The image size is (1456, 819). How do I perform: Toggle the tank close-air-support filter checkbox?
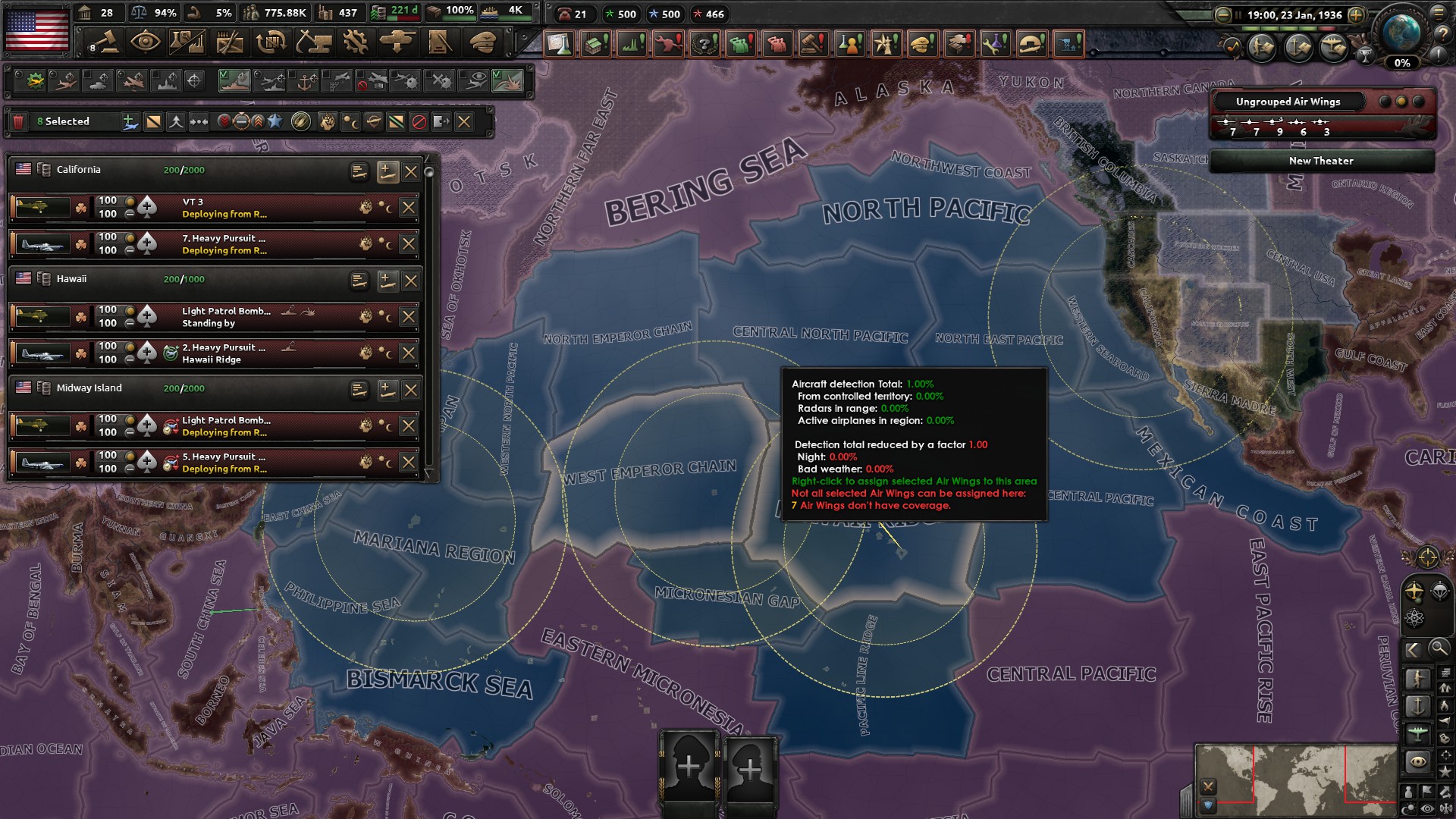click(x=87, y=73)
